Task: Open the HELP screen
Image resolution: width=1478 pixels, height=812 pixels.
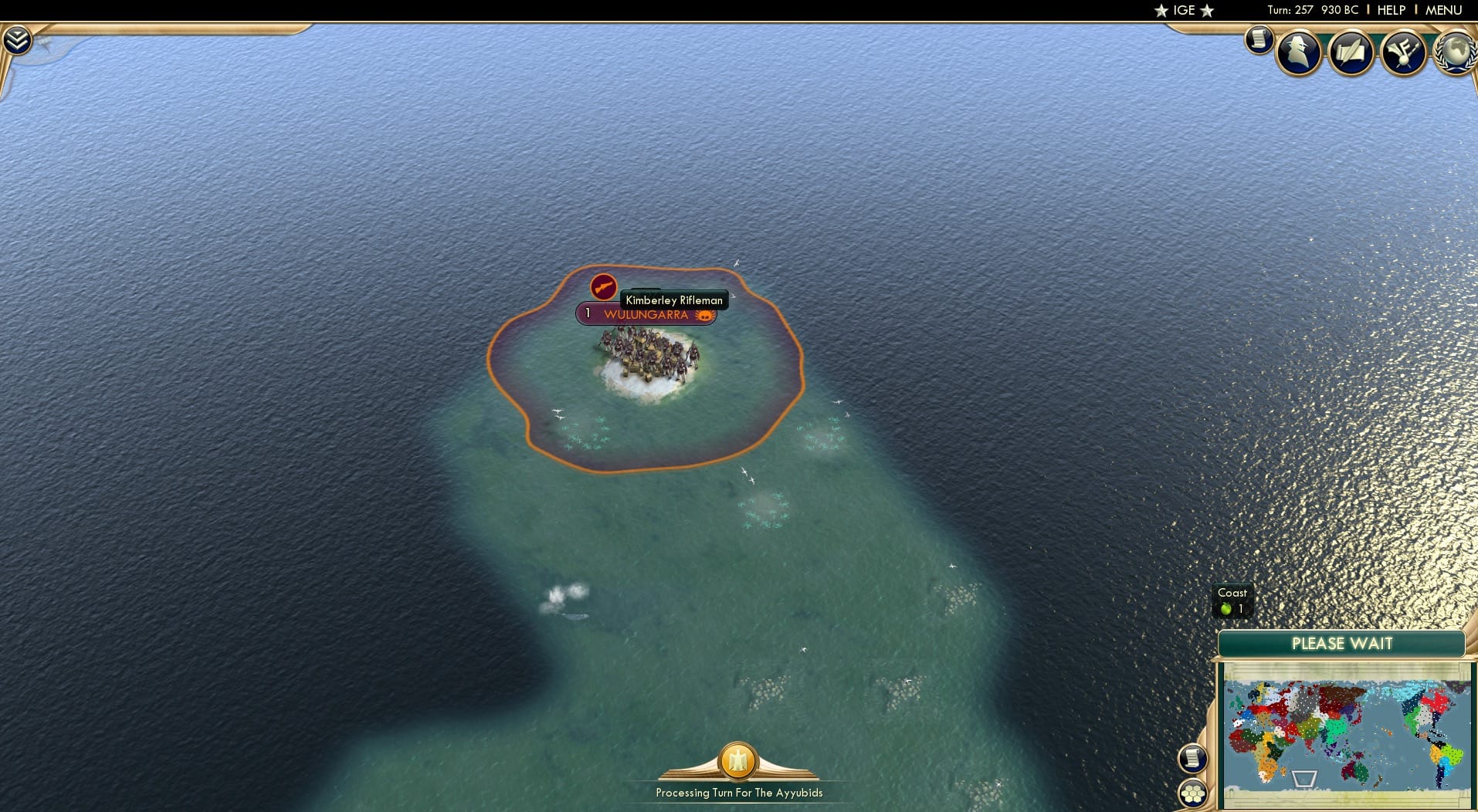Action: pyautogui.click(x=1390, y=10)
